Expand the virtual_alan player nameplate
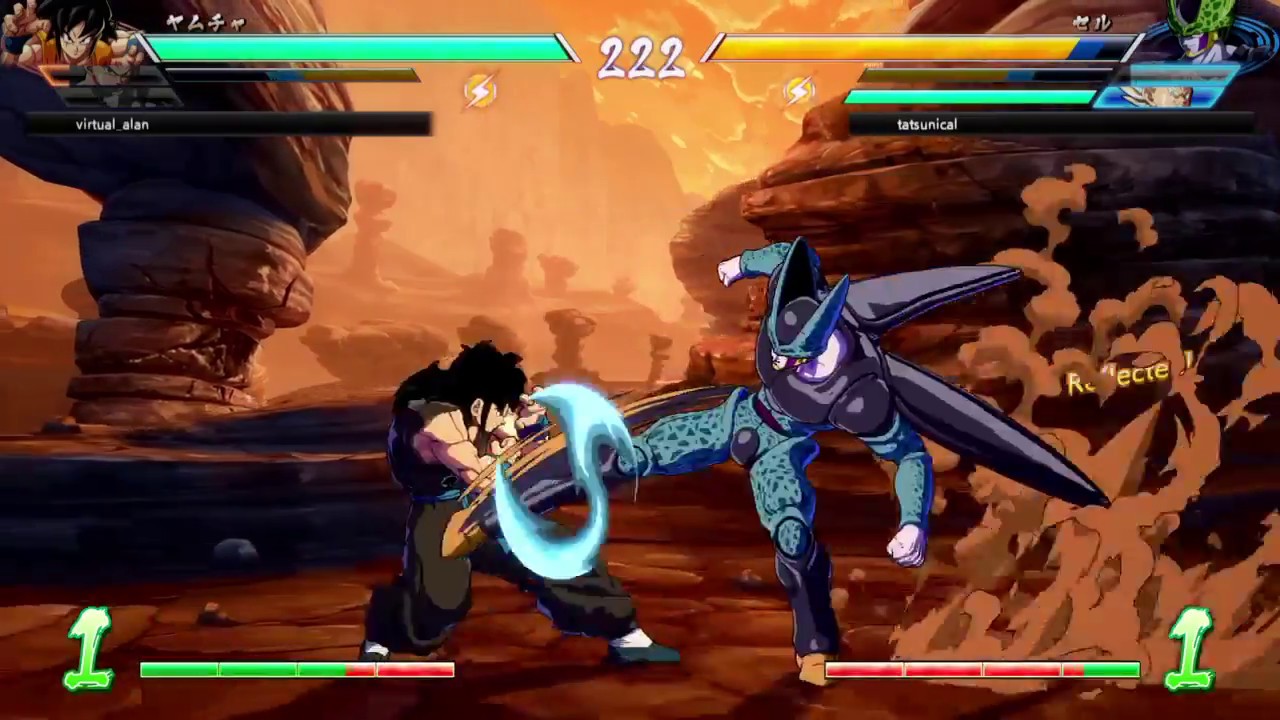The height and width of the screenshot is (720, 1280). [x=112, y=124]
